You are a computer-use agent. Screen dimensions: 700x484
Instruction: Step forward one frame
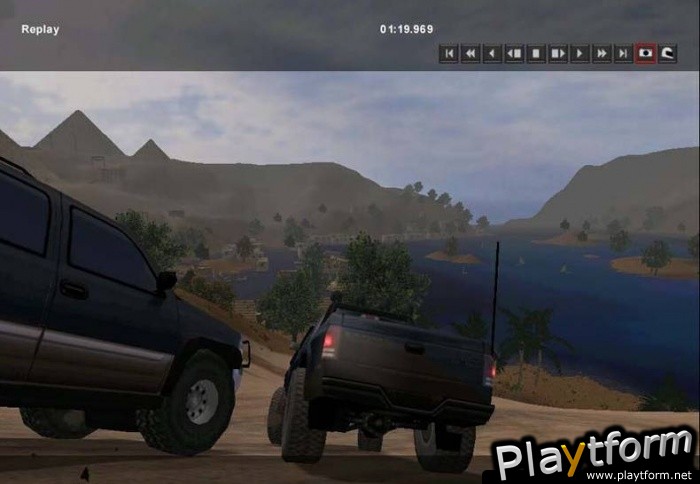tap(558, 53)
